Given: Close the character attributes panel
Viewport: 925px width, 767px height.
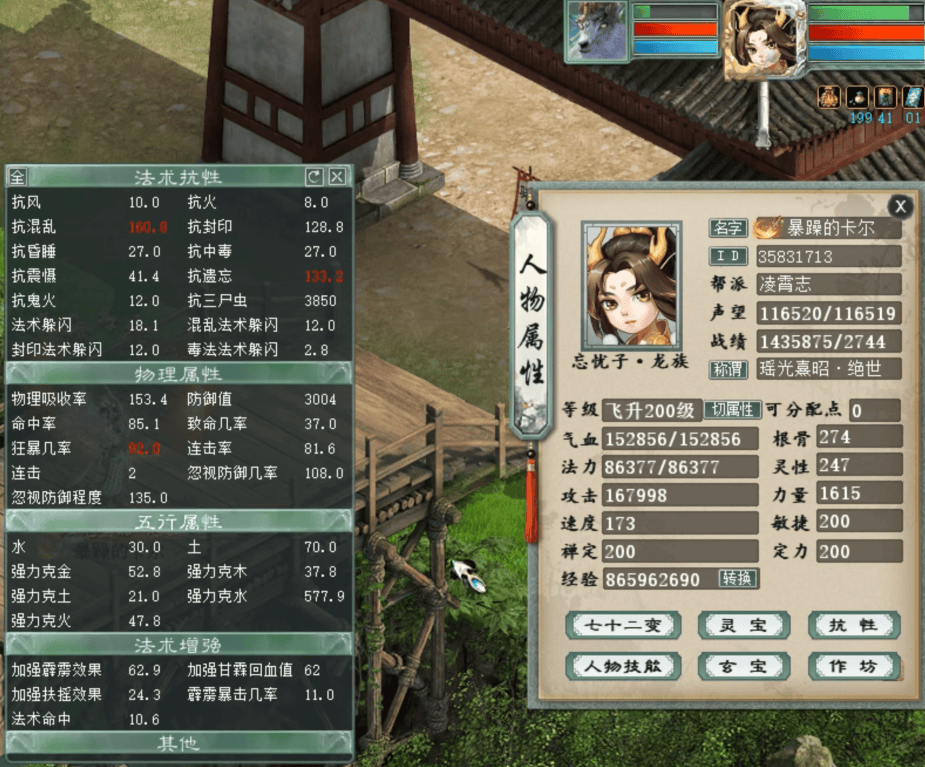Looking at the screenshot, I should [900, 207].
